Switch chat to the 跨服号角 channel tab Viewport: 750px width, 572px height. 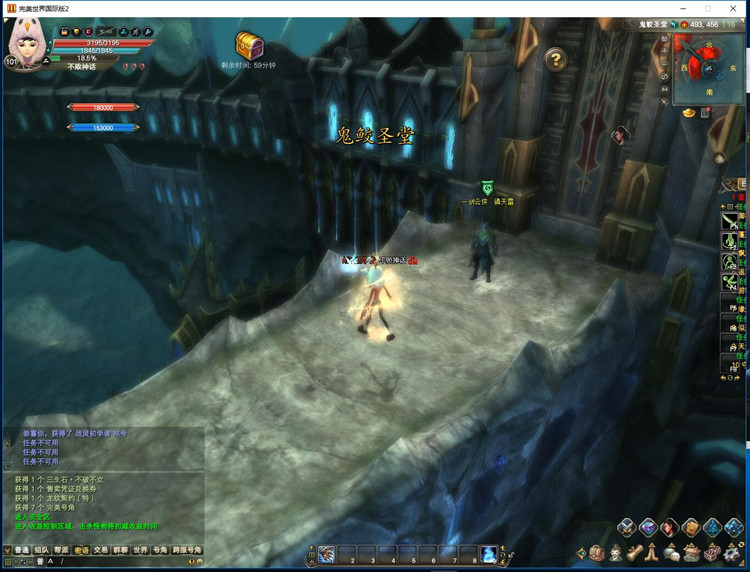pos(187,550)
